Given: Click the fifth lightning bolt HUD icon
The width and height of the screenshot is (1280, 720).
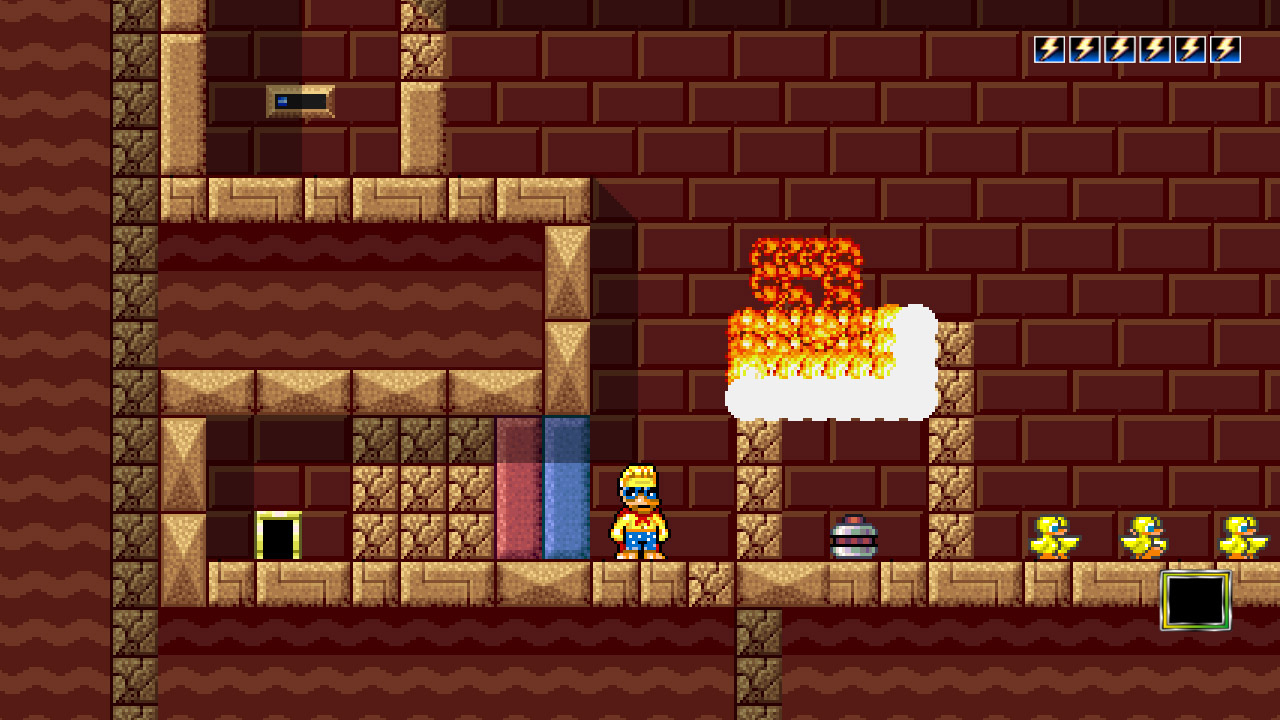Looking at the screenshot, I should pyautogui.click(x=1187, y=49).
